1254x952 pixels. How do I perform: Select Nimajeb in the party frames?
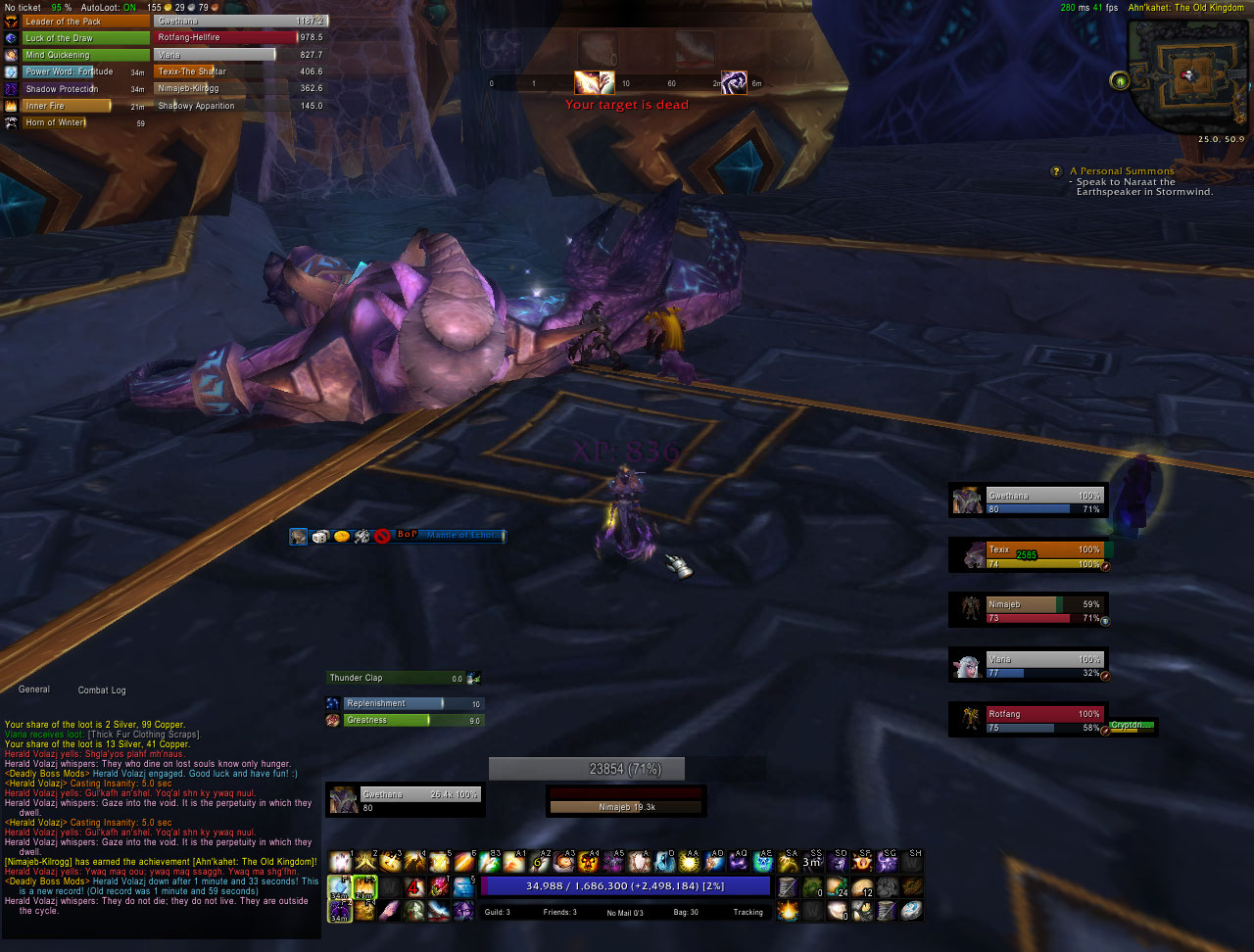pyautogui.click(x=1029, y=607)
